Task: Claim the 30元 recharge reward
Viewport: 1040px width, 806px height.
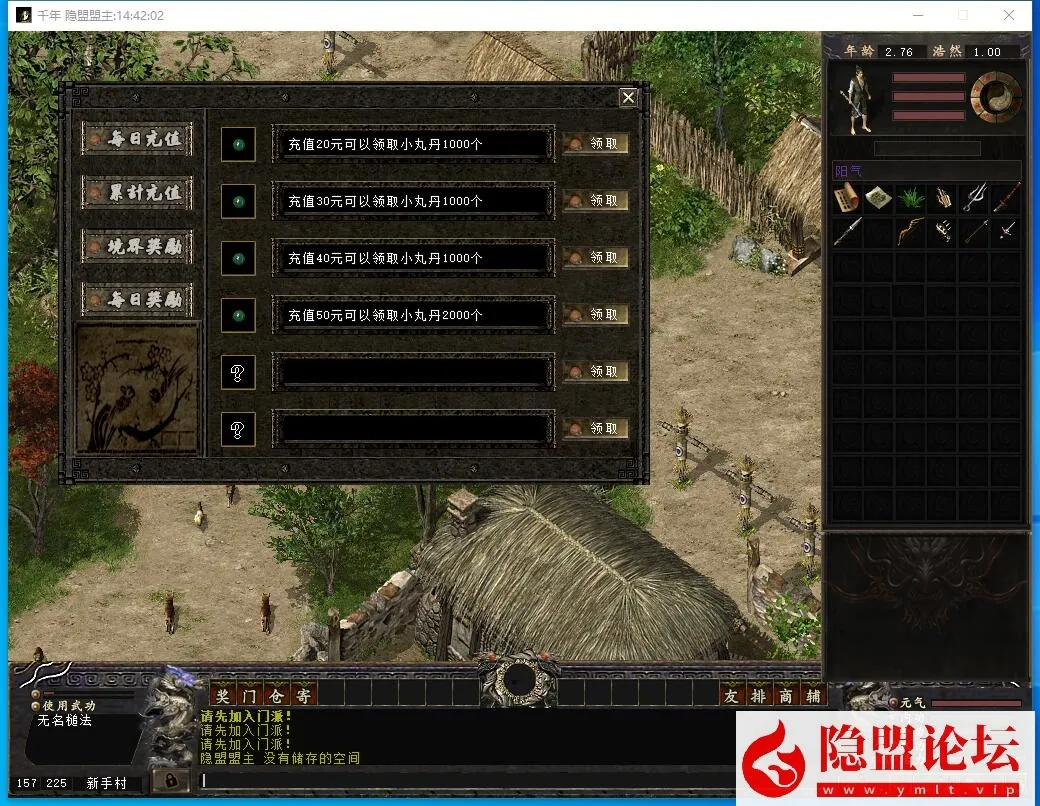Action: click(x=596, y=201)
